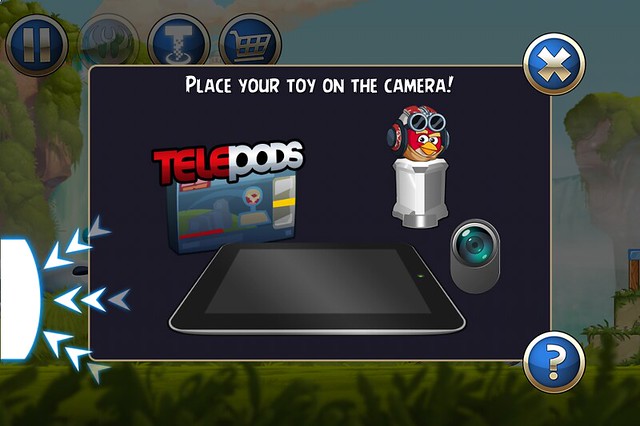Close the Telepods dialog with the X button
The image size is (640, 426).
[x=553, y=64]
